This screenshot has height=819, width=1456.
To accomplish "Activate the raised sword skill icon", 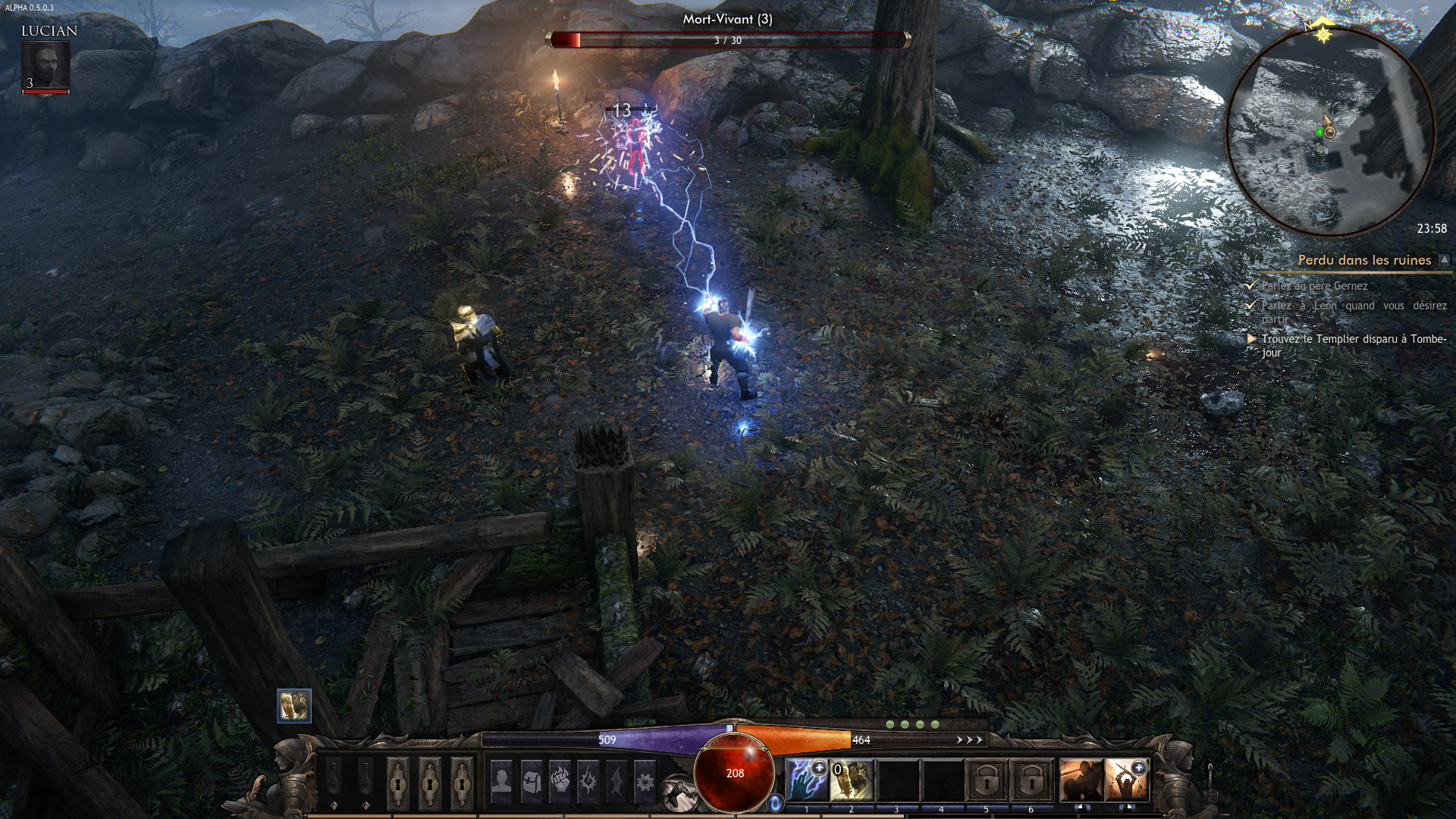I will coord(1126,780).
